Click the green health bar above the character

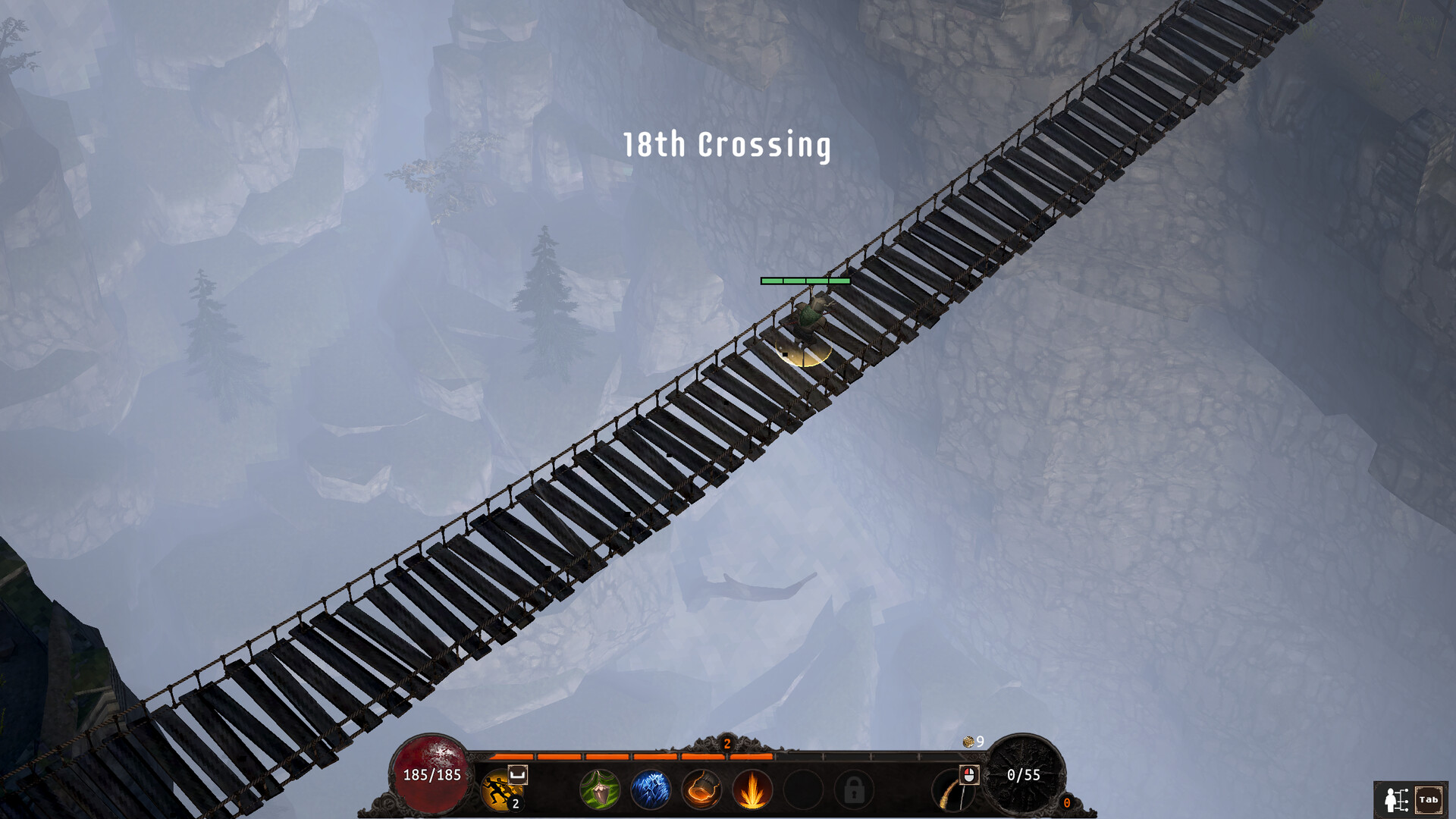coord(804,279)
